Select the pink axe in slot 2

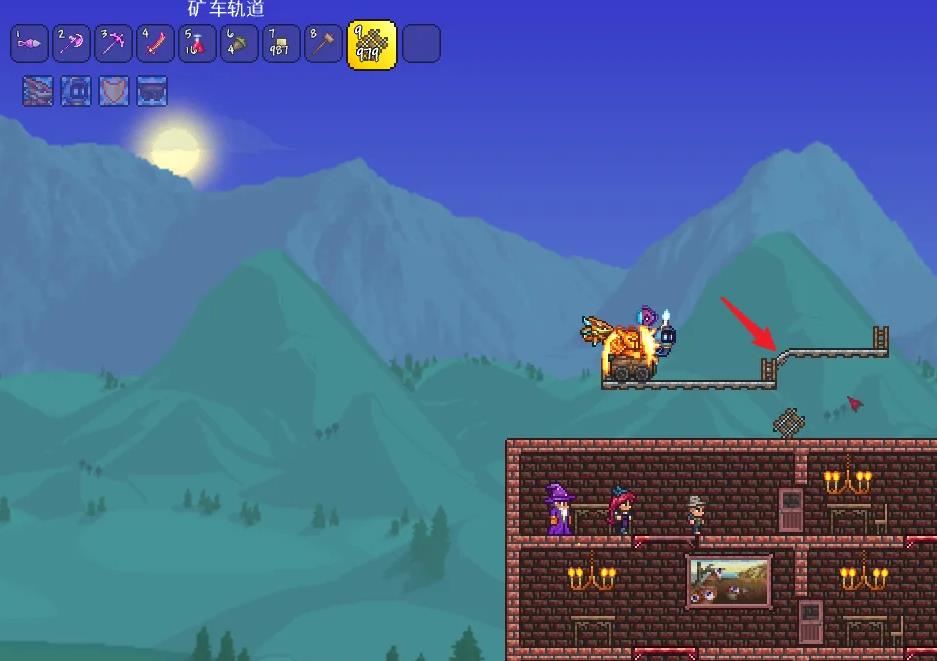71,44
